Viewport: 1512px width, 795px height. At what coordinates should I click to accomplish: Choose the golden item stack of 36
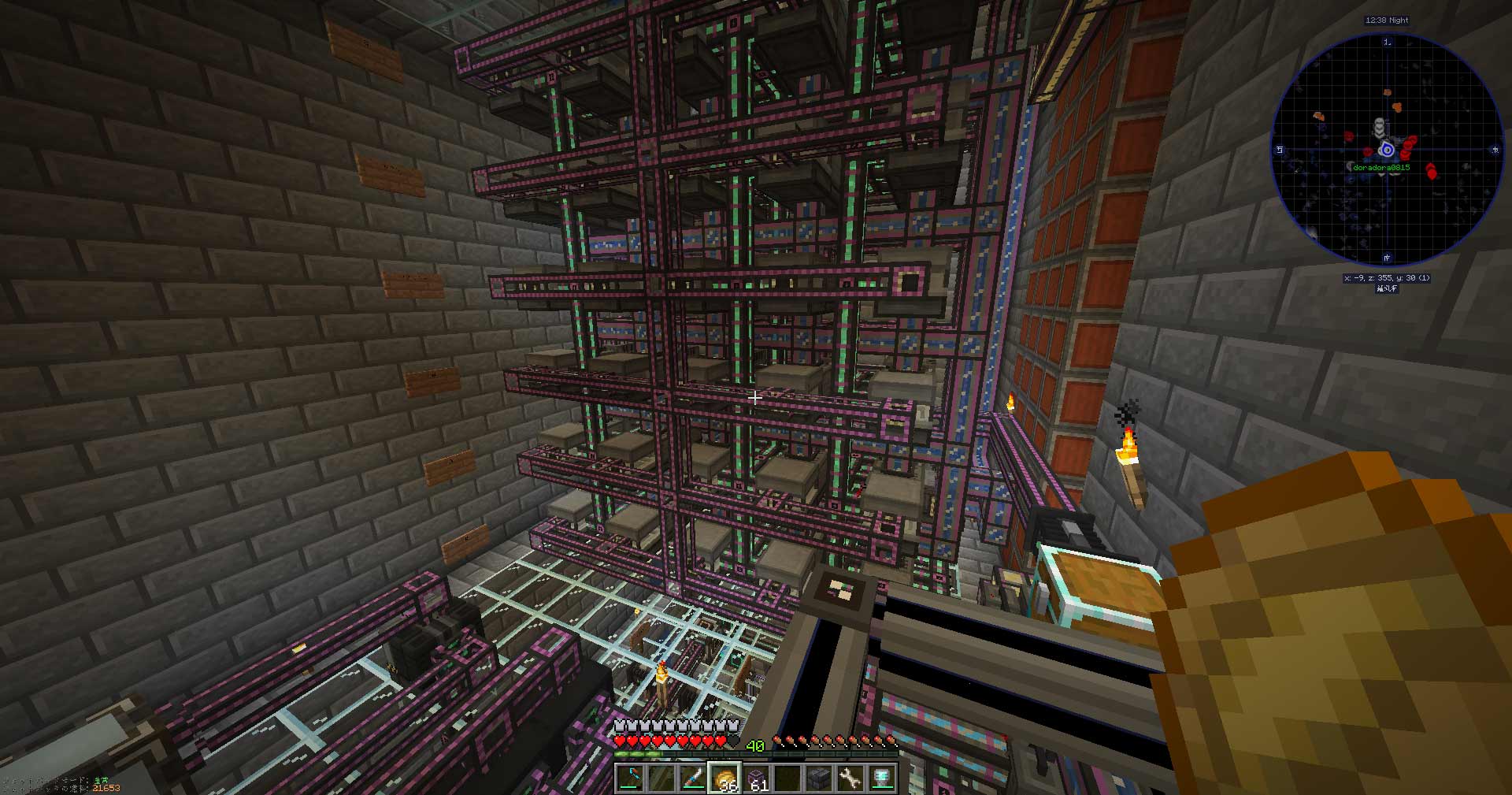coord(724,778)
